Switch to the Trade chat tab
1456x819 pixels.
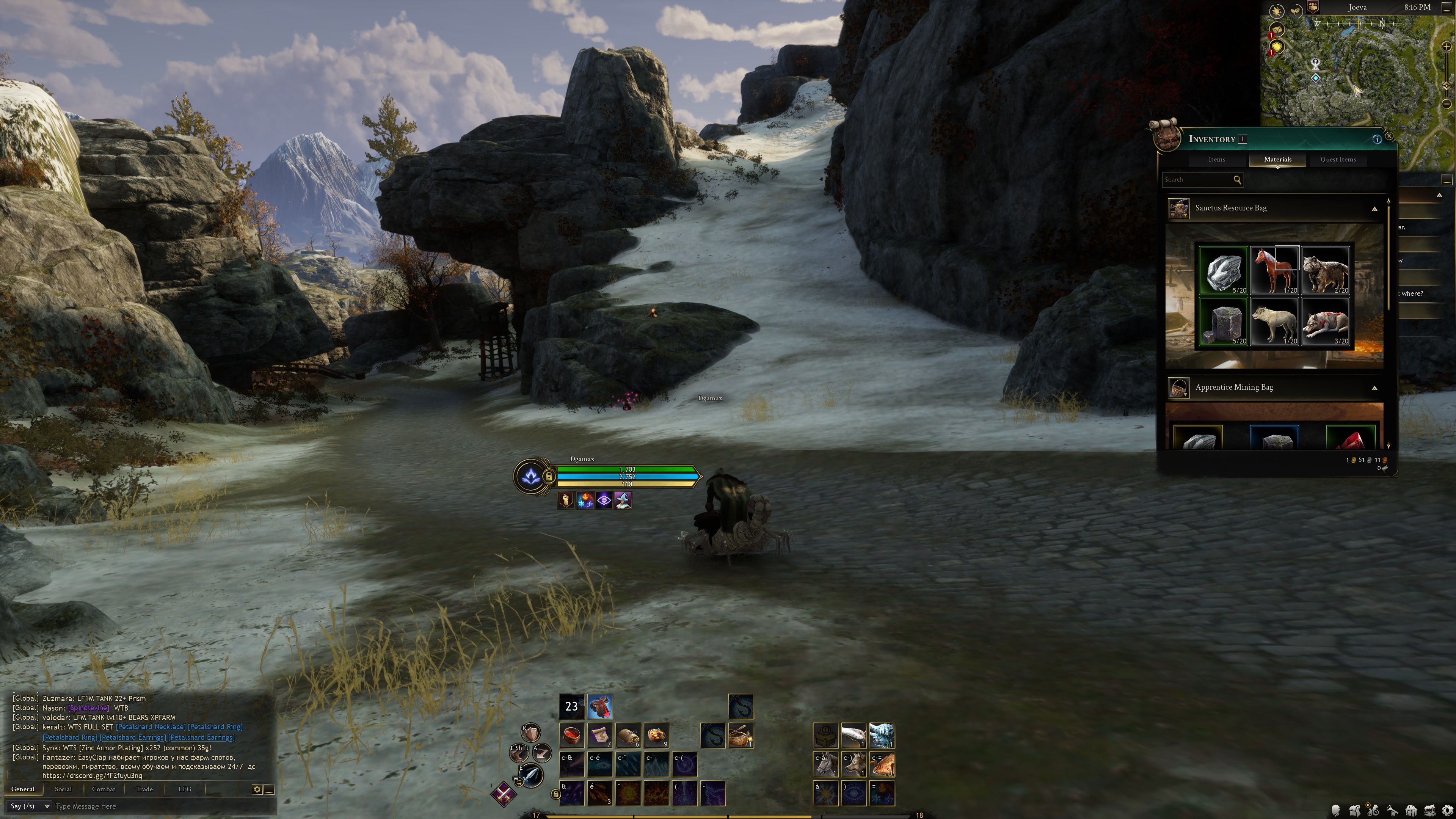pyautogui.click(x=144, y=789)
